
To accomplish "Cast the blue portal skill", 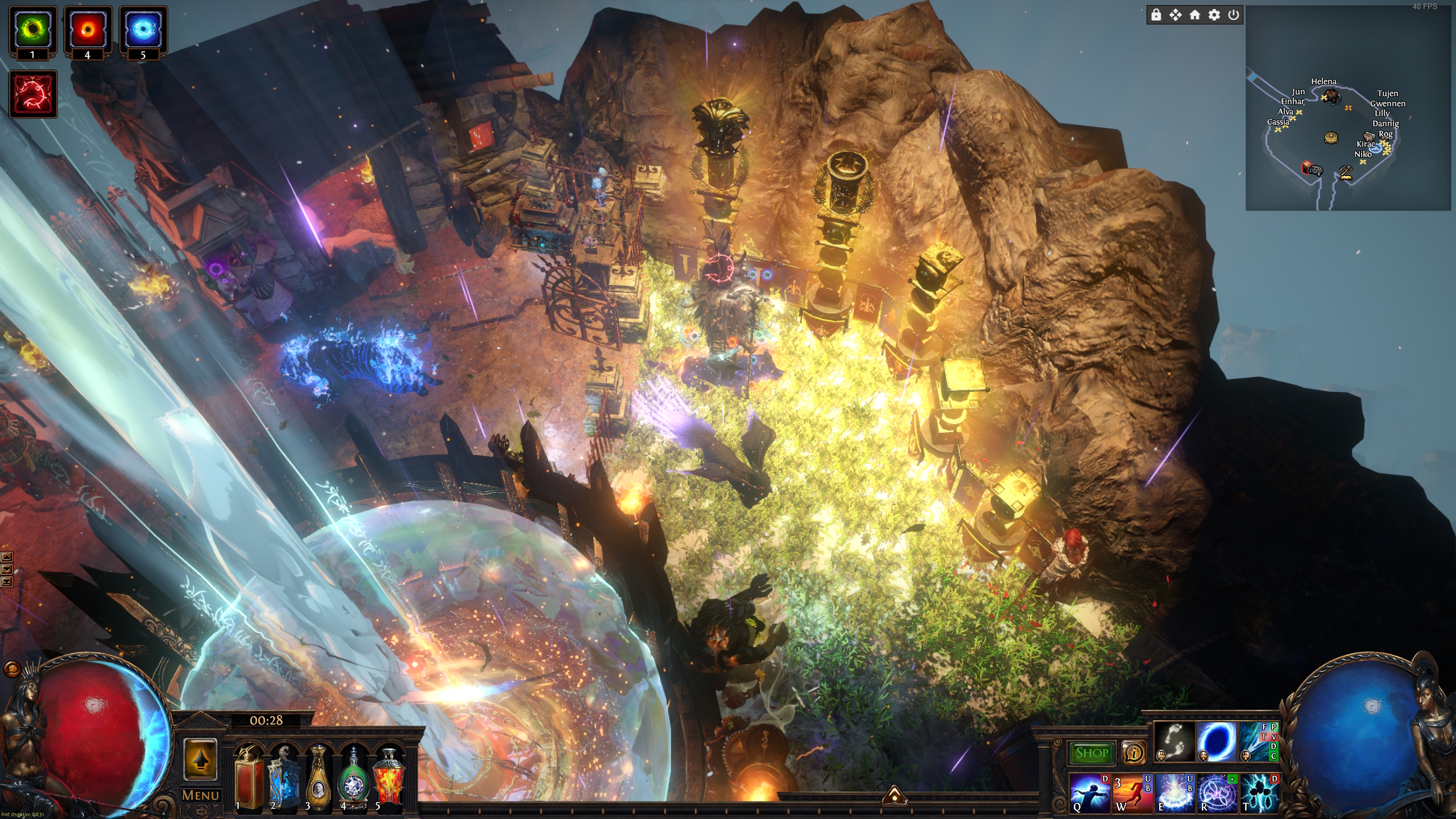I will pyautogui.click(x=1217, y=742).
